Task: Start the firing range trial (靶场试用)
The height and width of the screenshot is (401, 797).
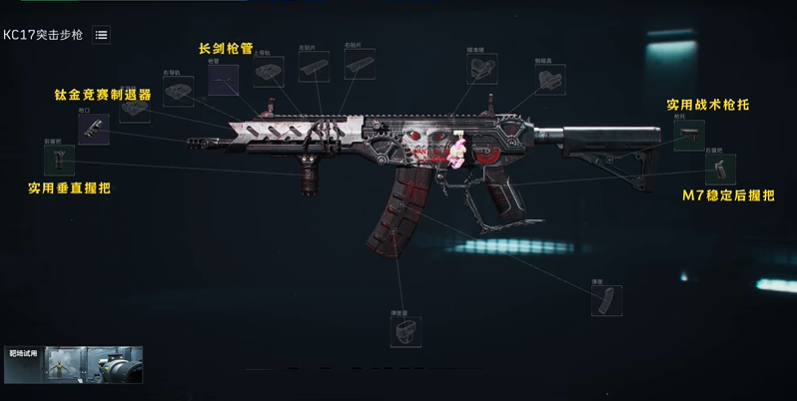Action: click(73, 364)
